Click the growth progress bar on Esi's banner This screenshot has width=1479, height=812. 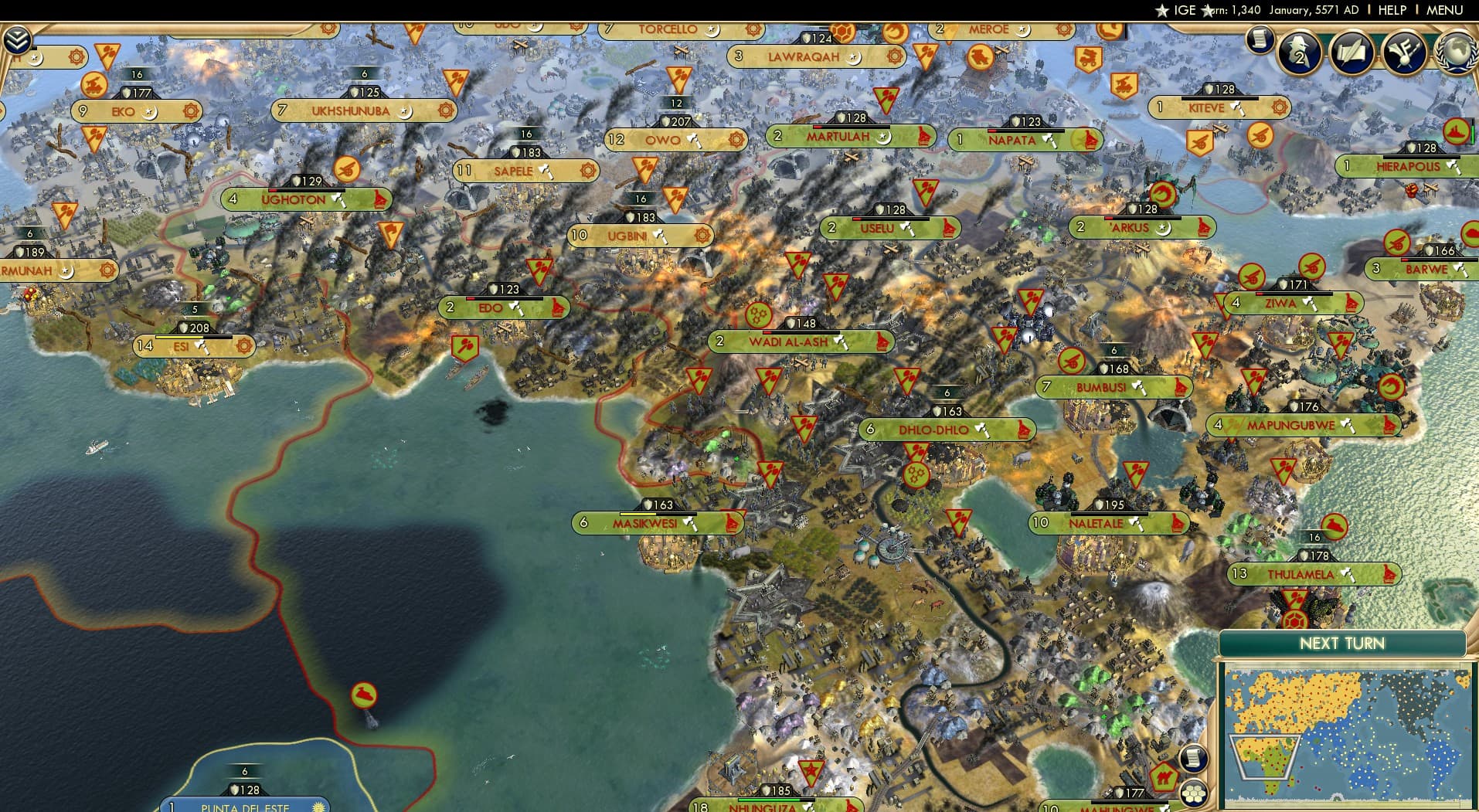coord(193,338)
